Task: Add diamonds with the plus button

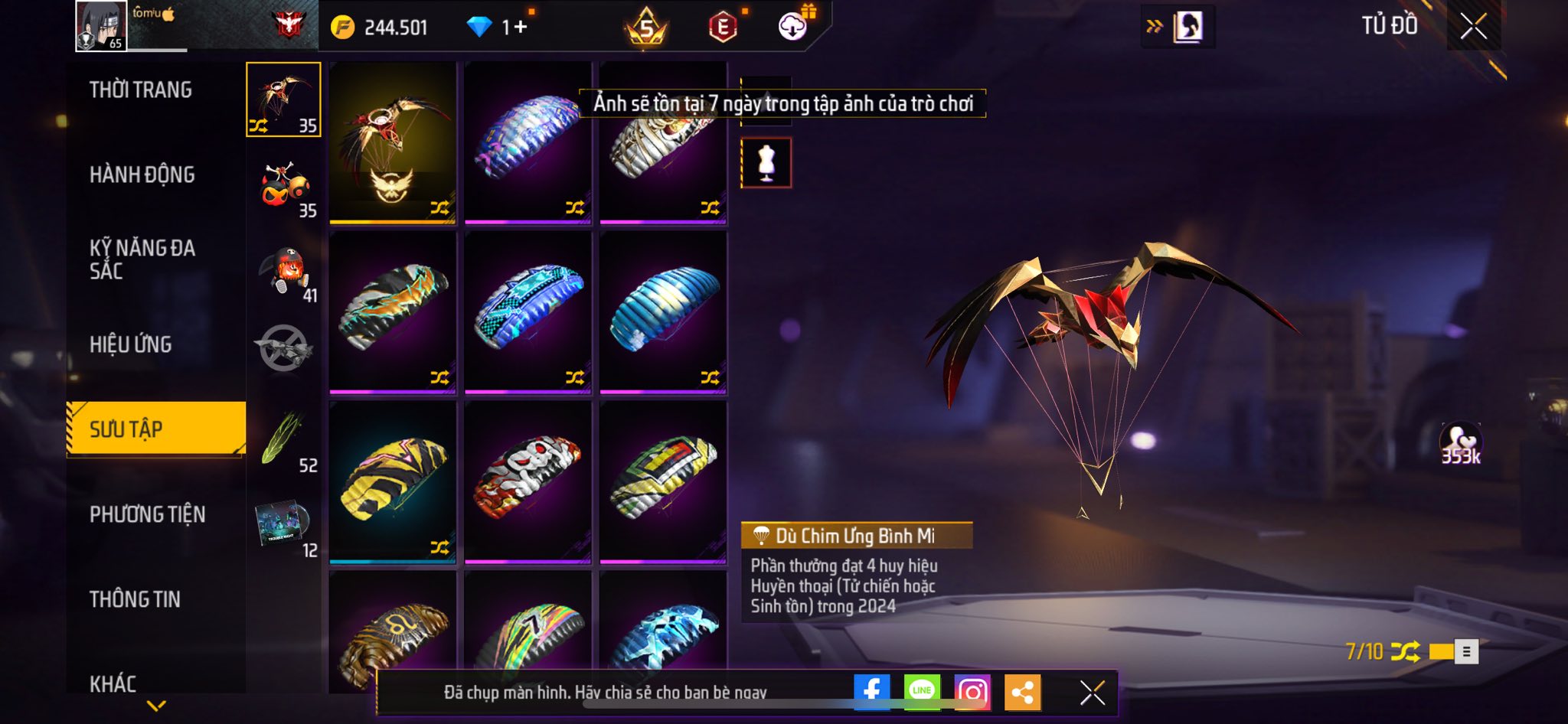Action: [521, 28]
